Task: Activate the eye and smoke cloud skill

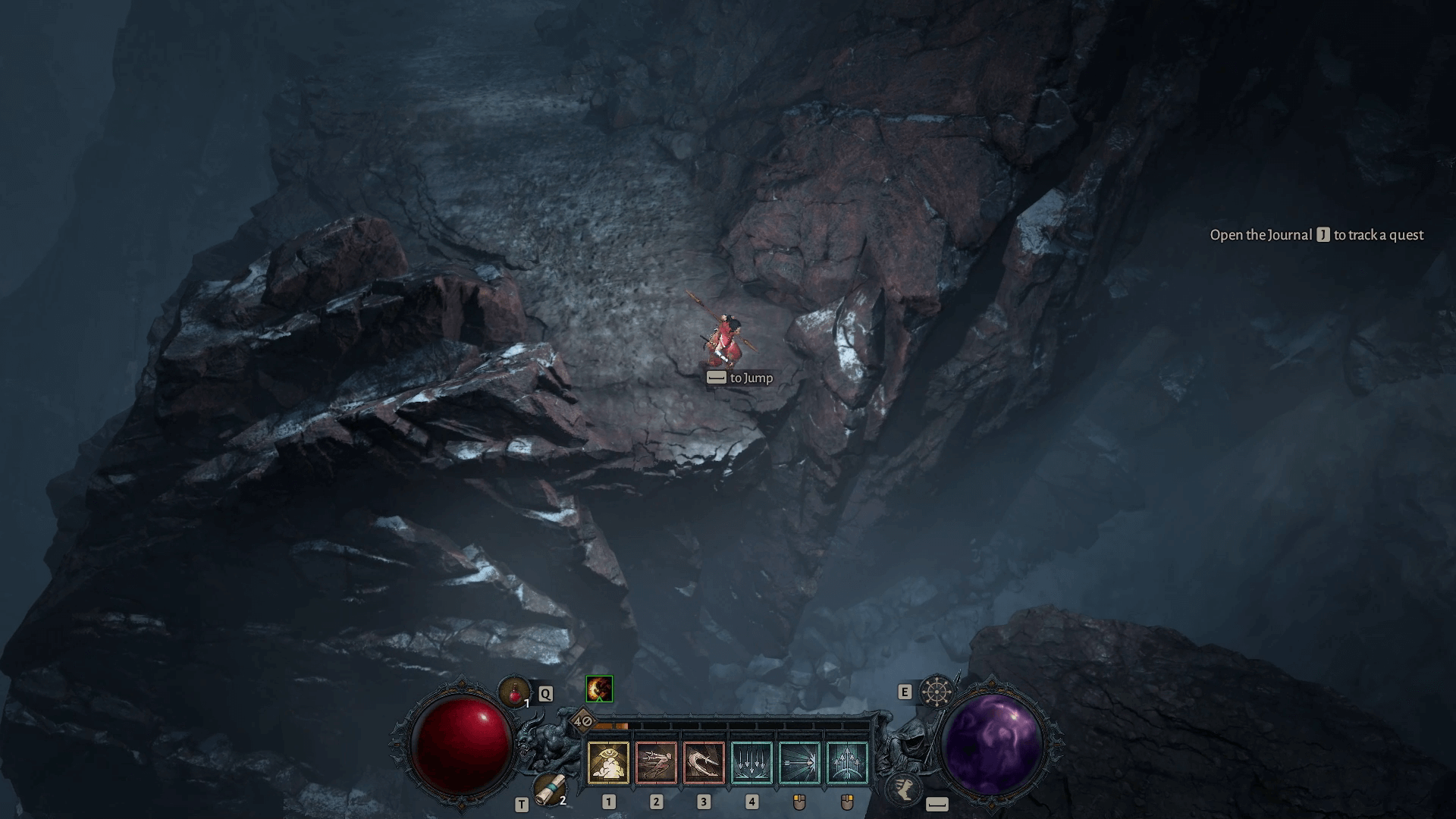Action: pyautogui.click(x=608, y=762)
